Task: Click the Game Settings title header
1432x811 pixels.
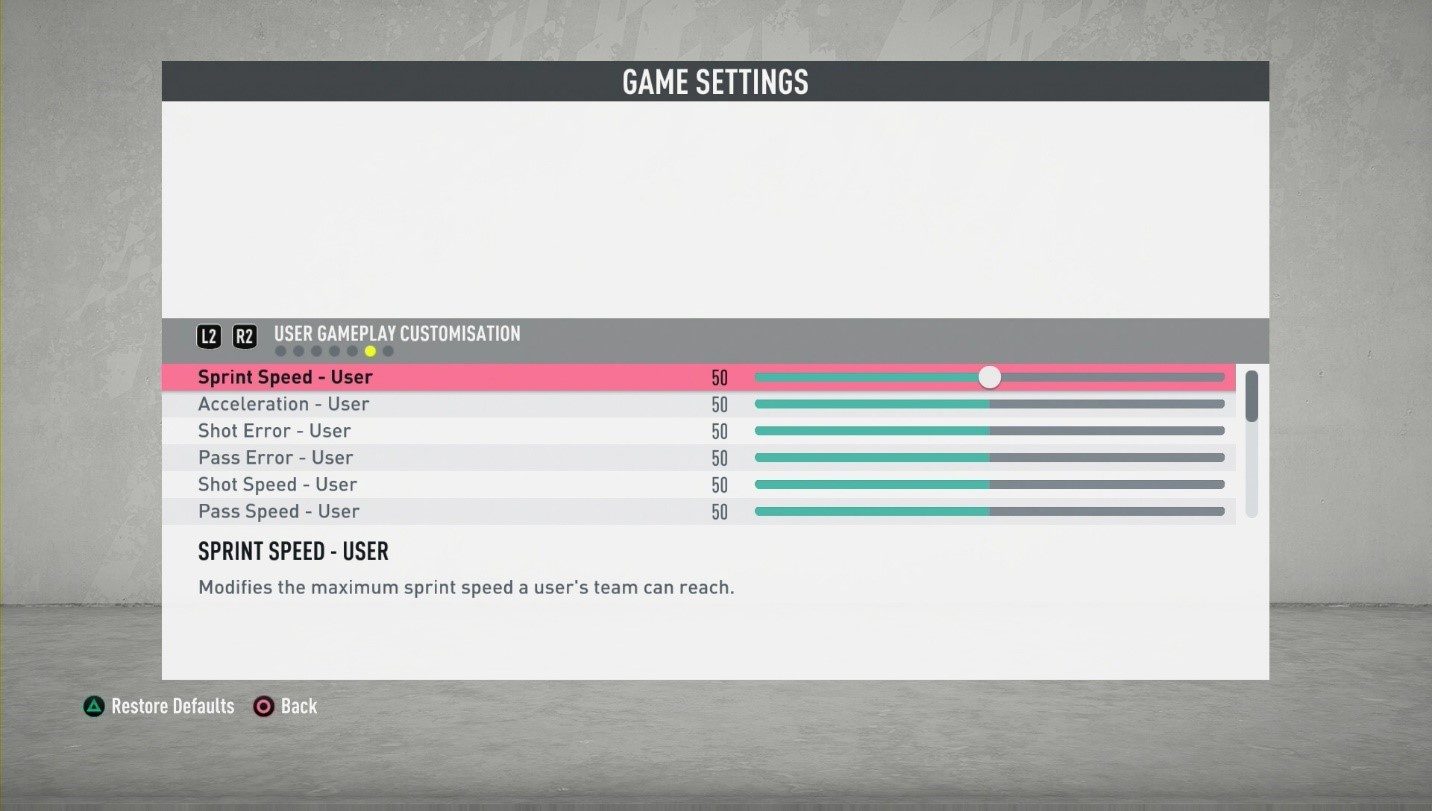Action: [715, 82]
